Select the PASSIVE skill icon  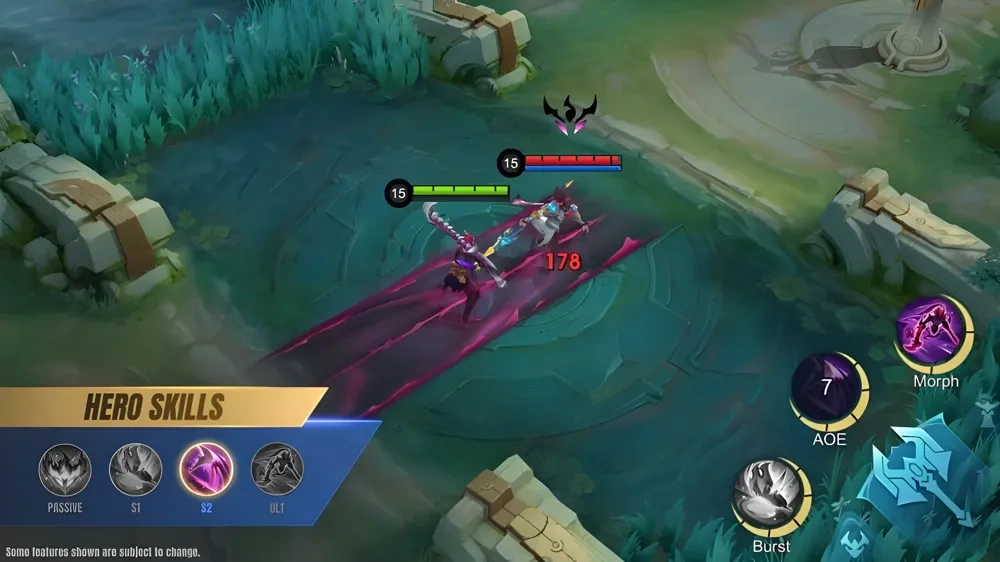coord(65,469)
